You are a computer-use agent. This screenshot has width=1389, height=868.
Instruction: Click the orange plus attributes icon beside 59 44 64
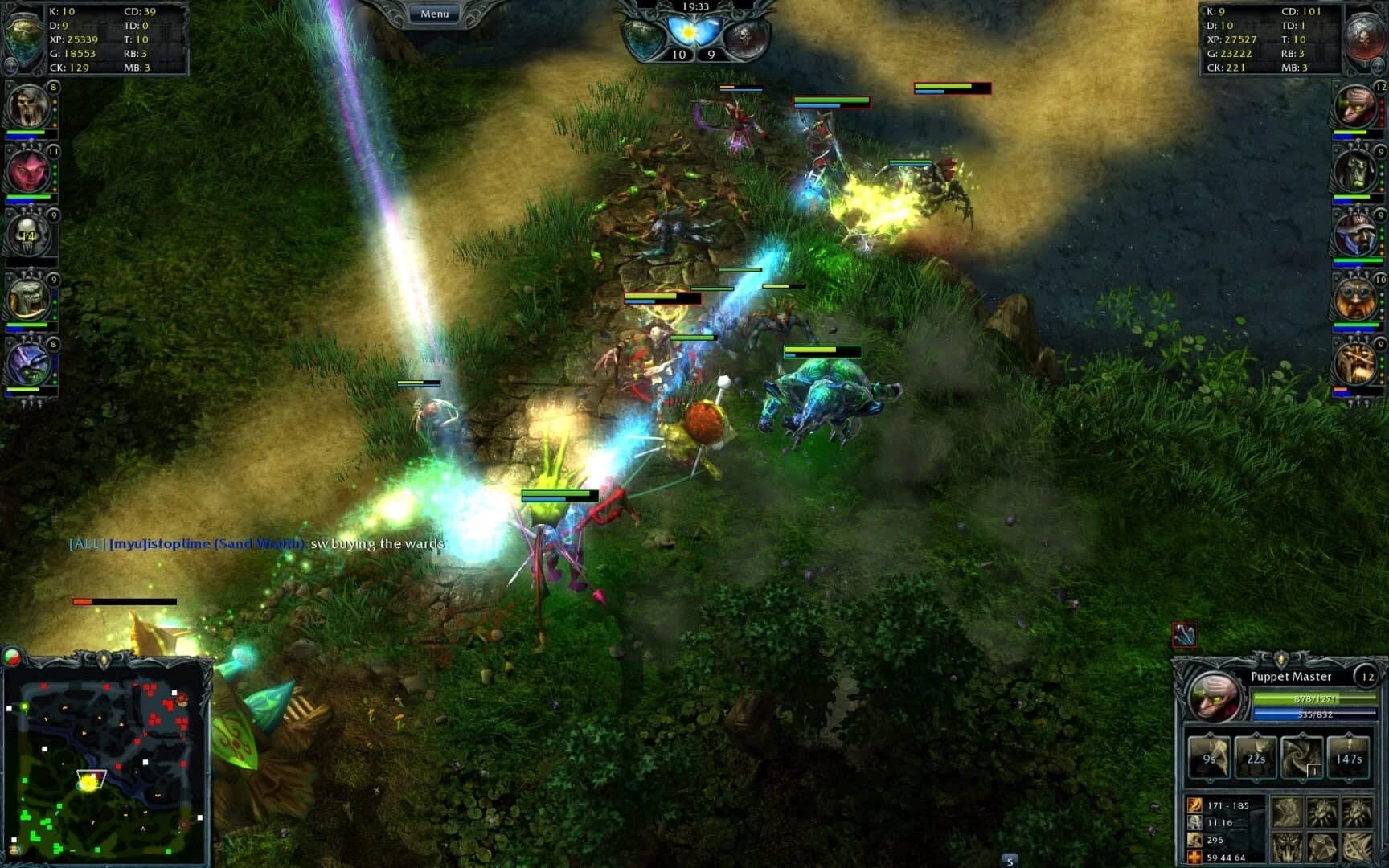(x=1194, y=855)
